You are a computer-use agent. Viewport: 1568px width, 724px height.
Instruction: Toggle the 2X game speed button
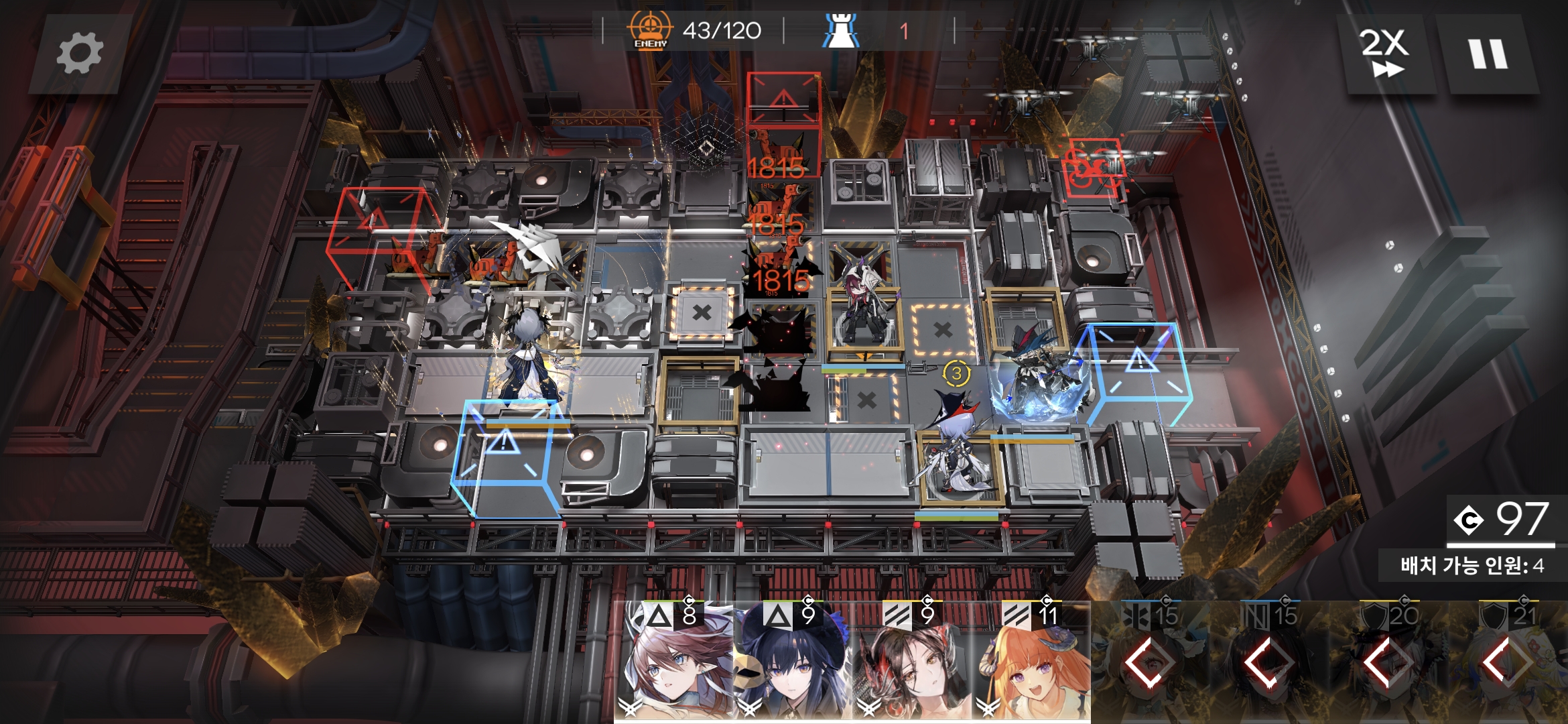coord(1384,54)
